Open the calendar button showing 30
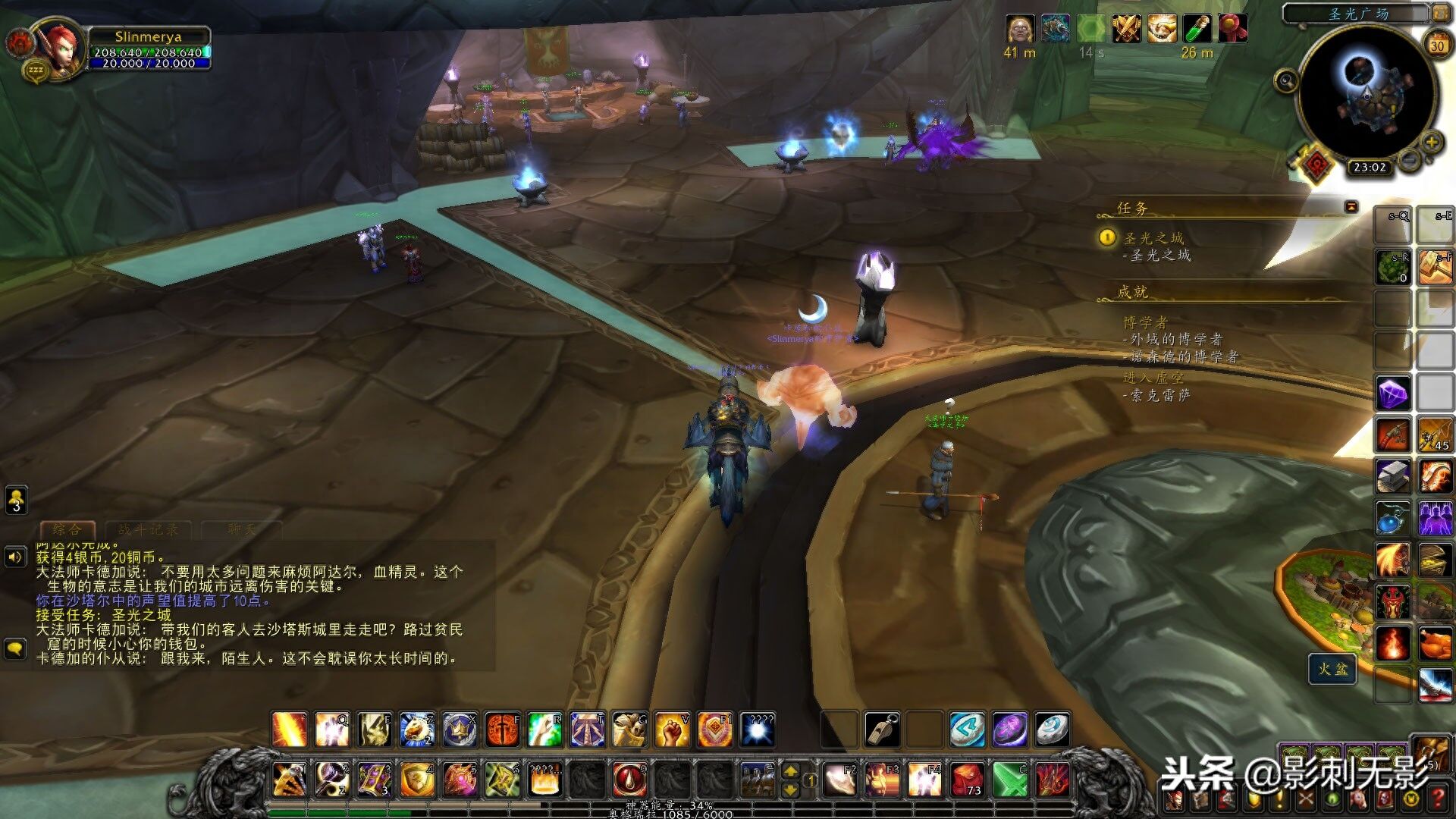Viewport: 1456px width, 819px height. (1437, 45)
